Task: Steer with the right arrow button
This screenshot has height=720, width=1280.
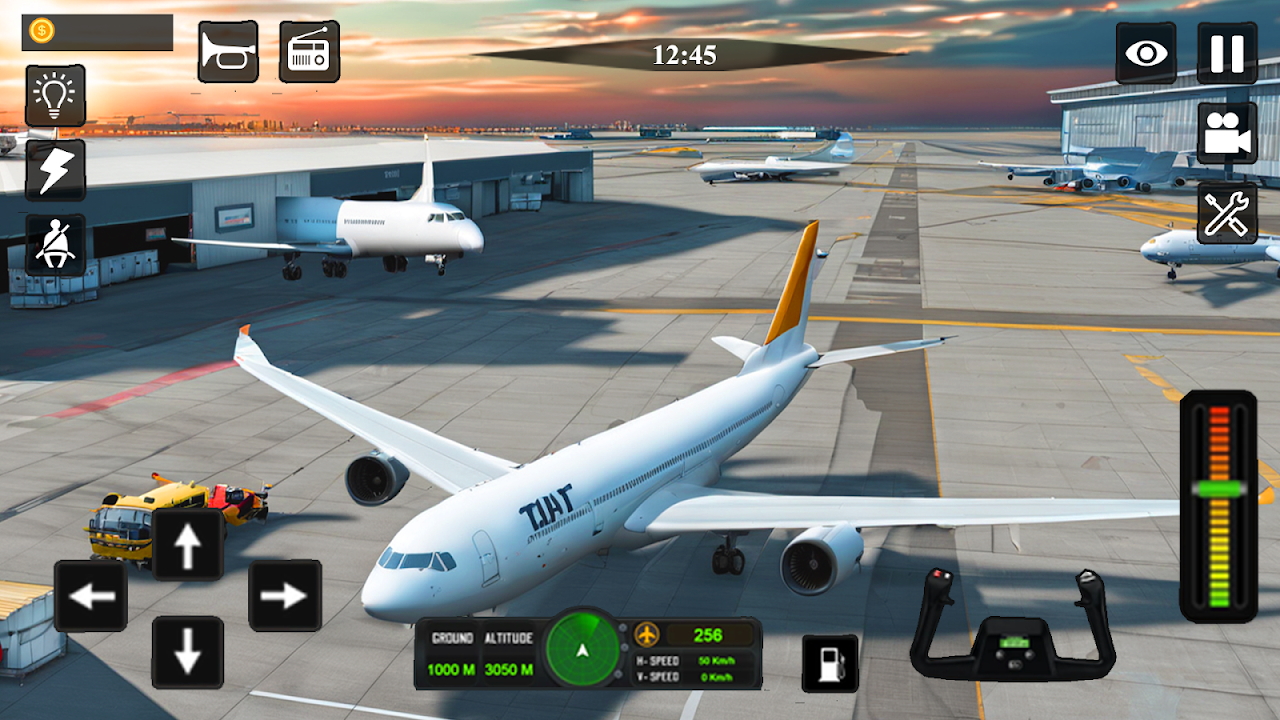Action: (285, 596)
